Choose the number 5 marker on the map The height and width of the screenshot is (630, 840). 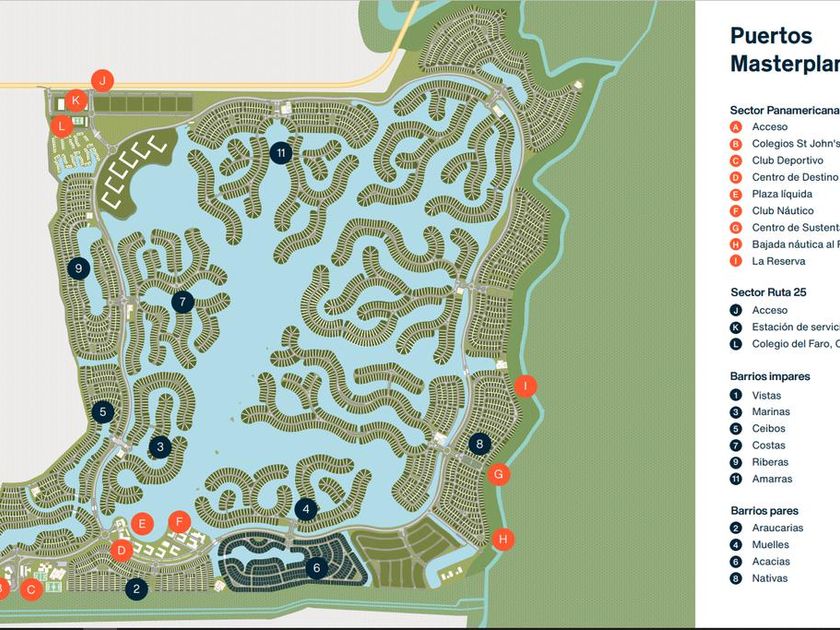click(102, 411)
